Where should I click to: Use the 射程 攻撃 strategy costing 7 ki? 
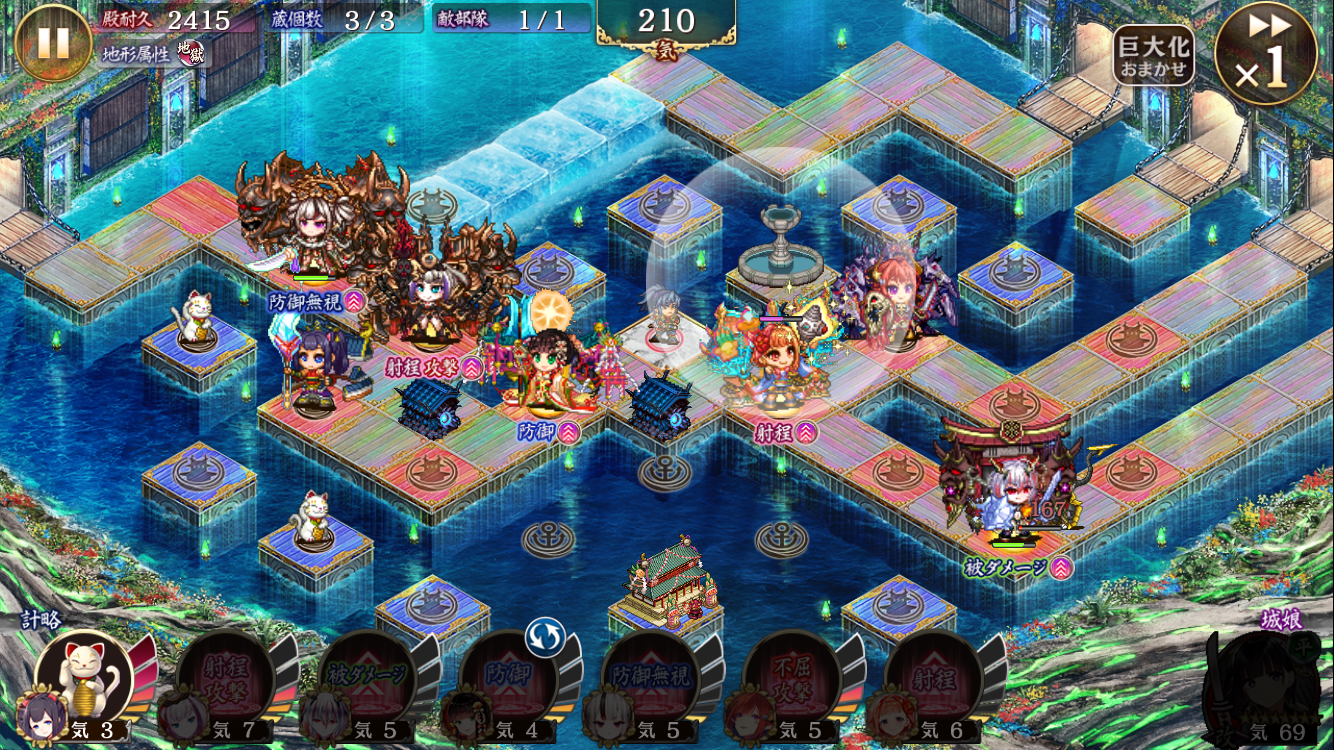pos(225,682)
